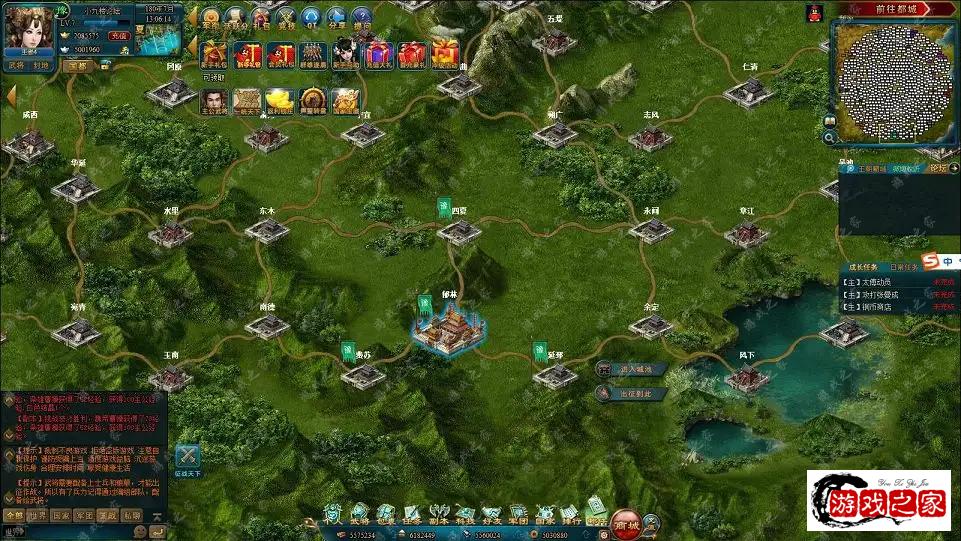Click the 征战天下 crossed swords button
This screenshot has width=961, height=541.
pyautogui.click(x=187, y=459)
